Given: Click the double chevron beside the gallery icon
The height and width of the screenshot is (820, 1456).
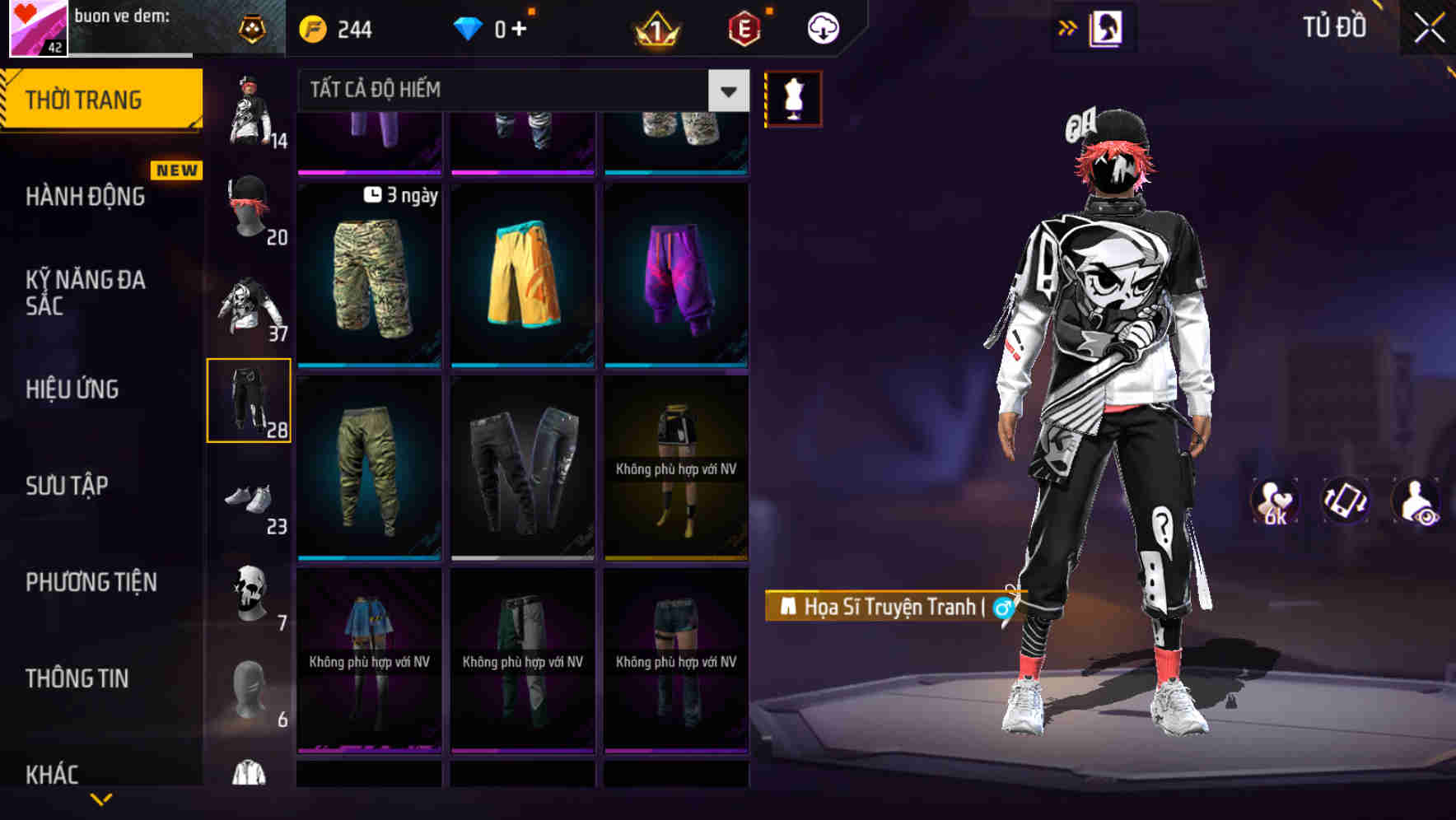Looking at the screenshot, I should pos(1068,26).
